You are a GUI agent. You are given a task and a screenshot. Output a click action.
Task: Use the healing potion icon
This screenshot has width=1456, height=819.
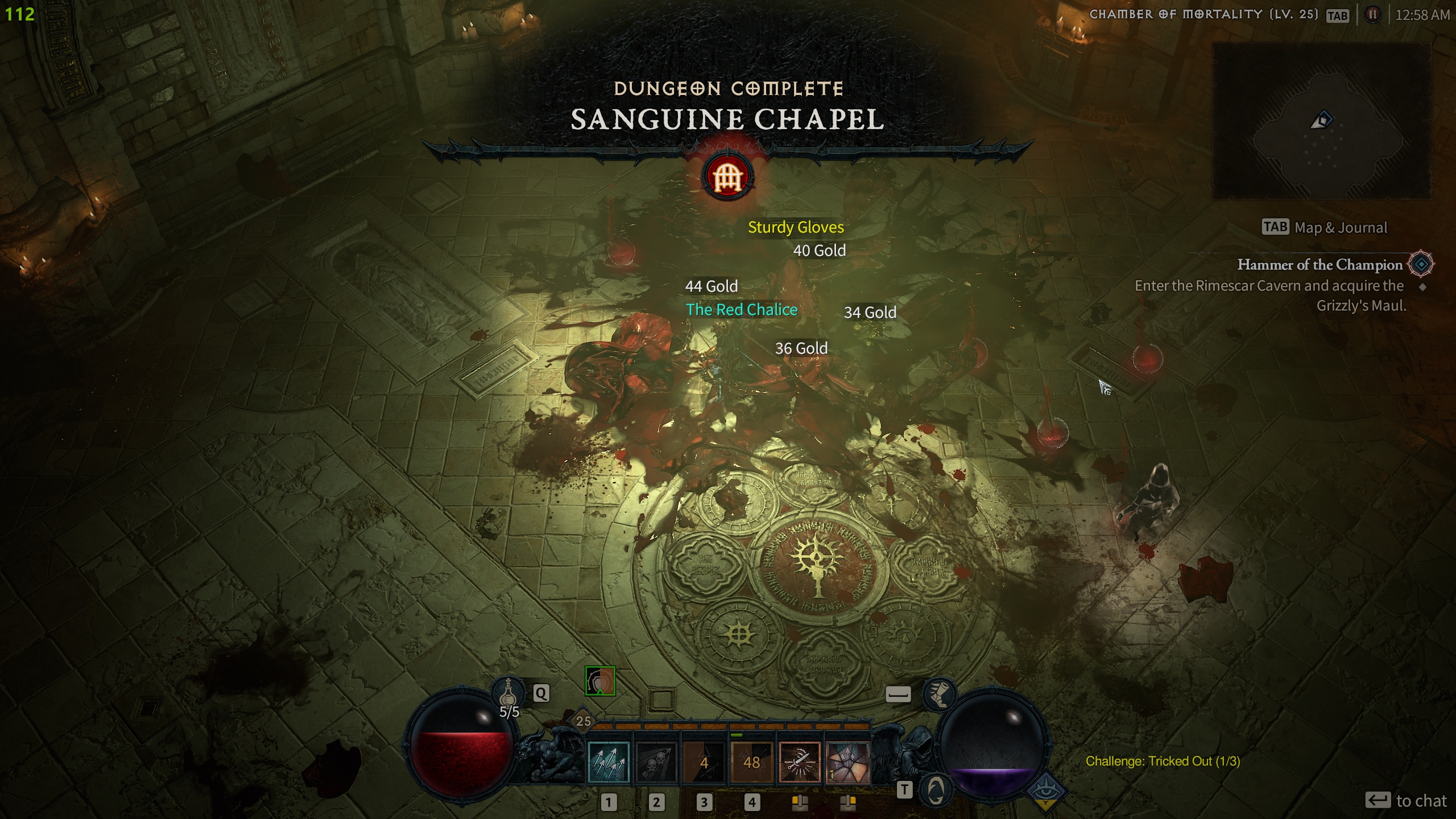tap(508, 693)
